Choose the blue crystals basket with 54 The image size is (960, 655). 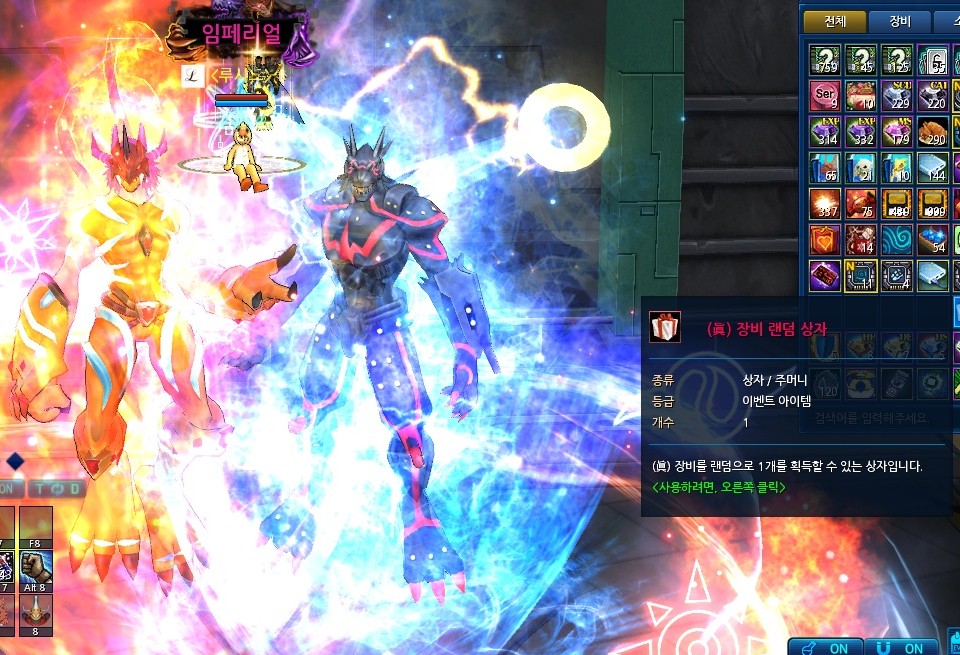(x=933, y=239)
